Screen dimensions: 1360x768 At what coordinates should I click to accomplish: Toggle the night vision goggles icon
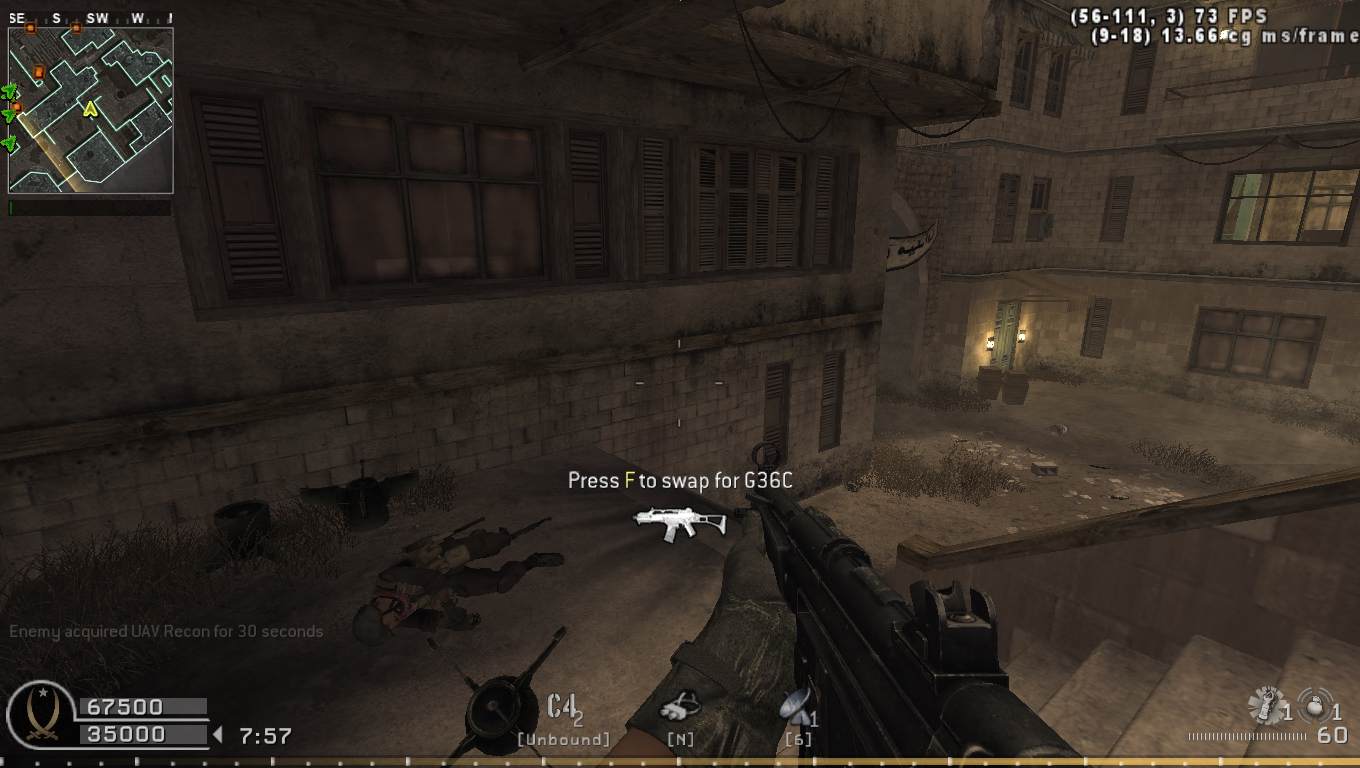point(681,707)
